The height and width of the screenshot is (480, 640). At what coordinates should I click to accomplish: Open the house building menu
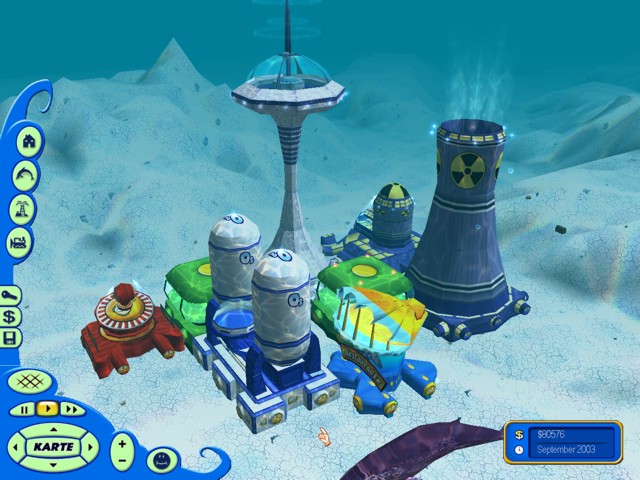point(27,141)
